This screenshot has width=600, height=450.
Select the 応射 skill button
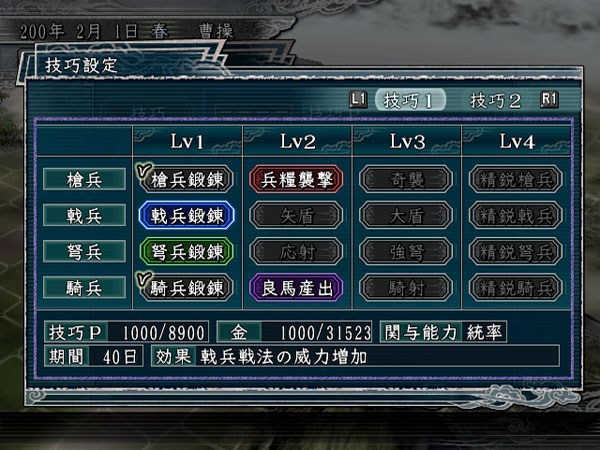tap(297, 251)
